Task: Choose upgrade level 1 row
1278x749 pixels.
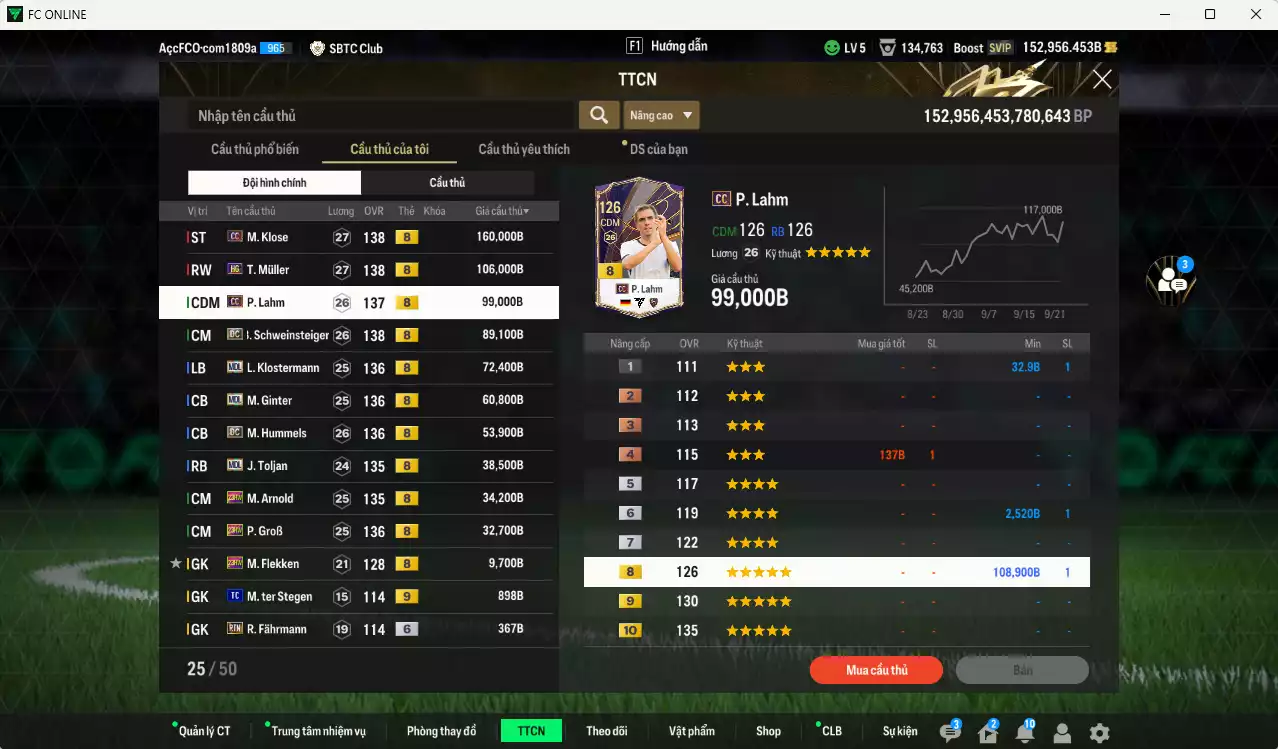Action: coord(836,367)
